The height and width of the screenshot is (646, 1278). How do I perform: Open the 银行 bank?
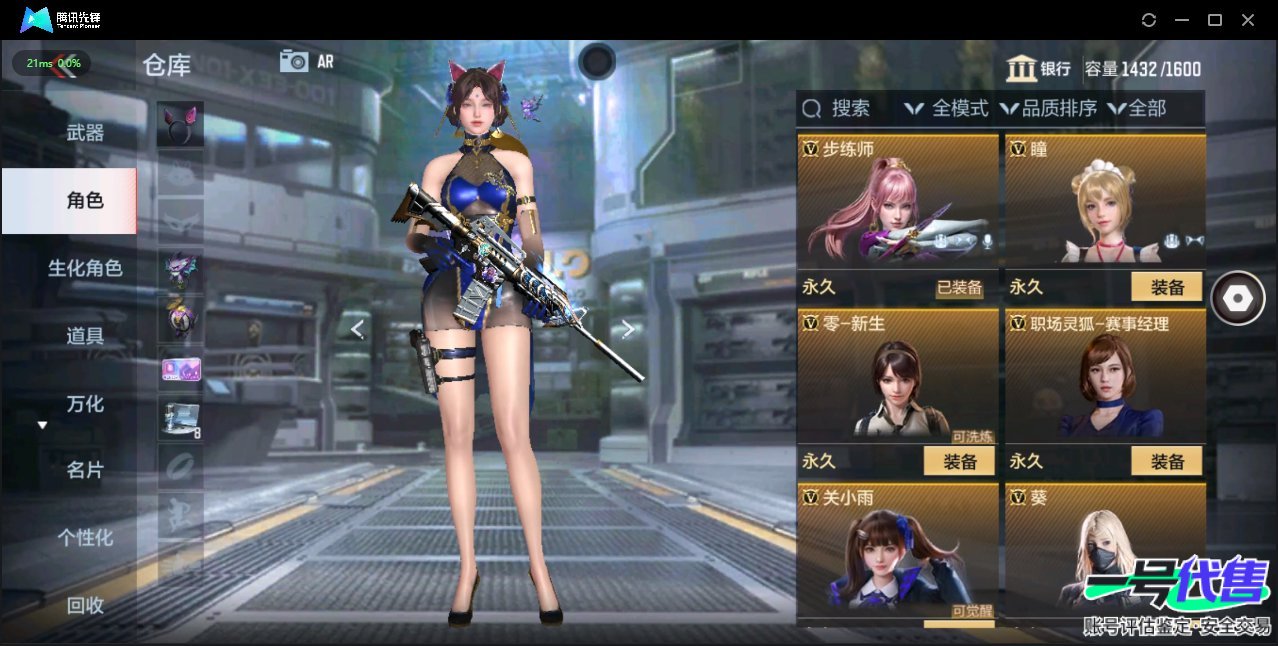pyautogui.click(x=1039, y=68)
